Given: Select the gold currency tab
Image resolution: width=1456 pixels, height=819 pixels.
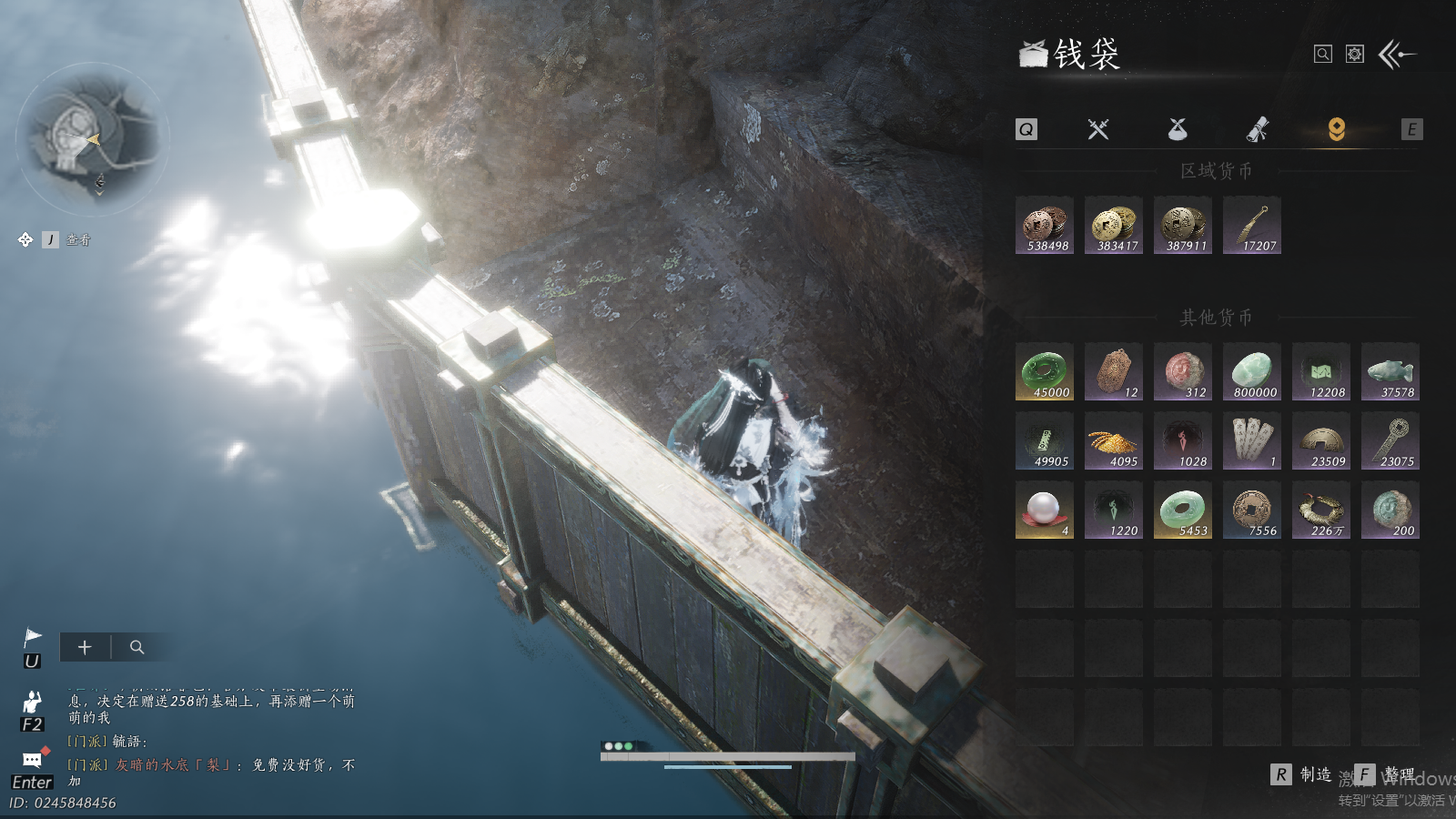Looking at the screenshot, I should tap(1336, 129).
